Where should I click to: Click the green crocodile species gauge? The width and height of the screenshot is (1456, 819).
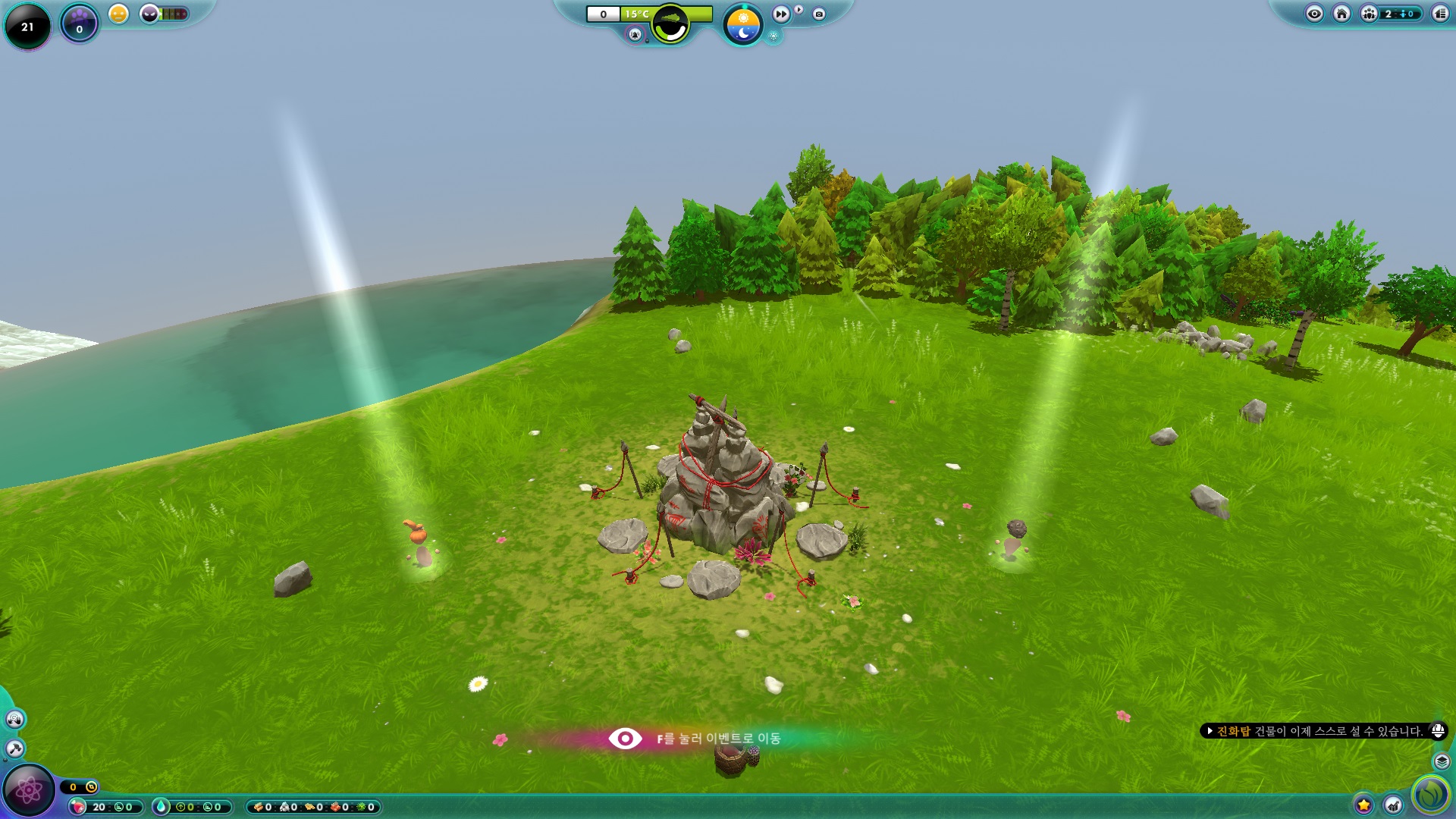670,24
